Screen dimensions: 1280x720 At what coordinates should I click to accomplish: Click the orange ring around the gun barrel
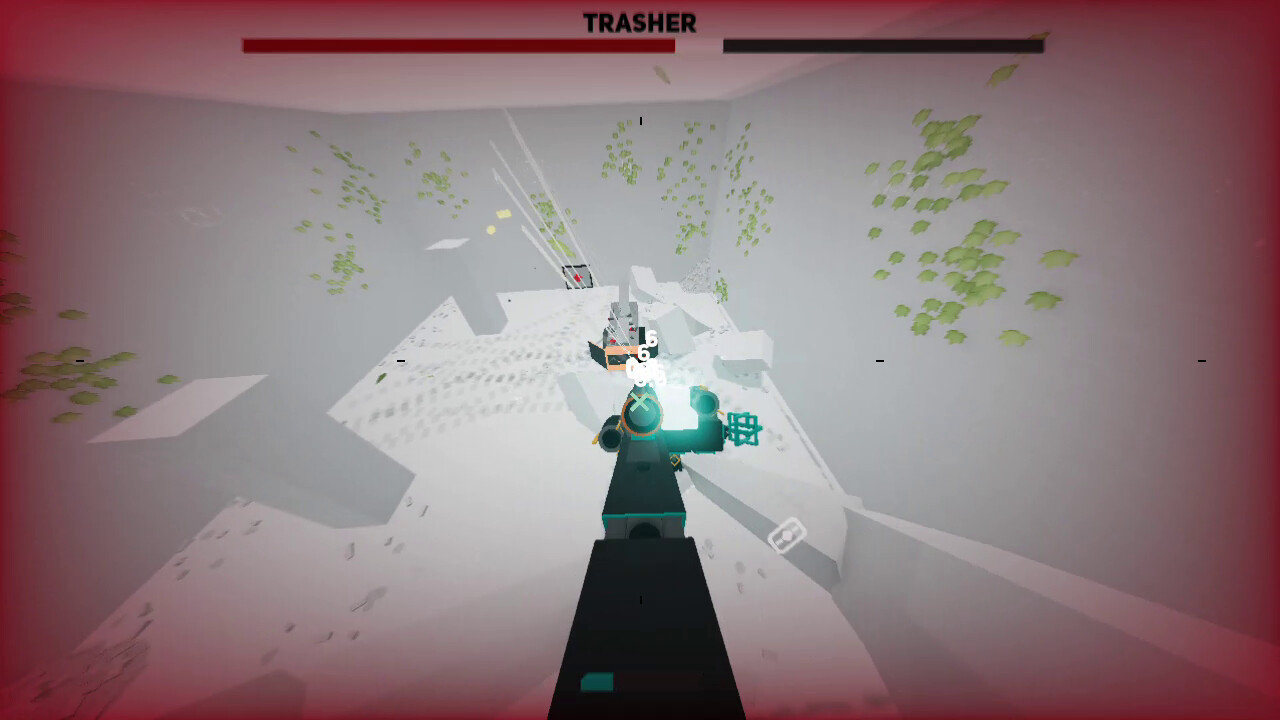[640, 416]
